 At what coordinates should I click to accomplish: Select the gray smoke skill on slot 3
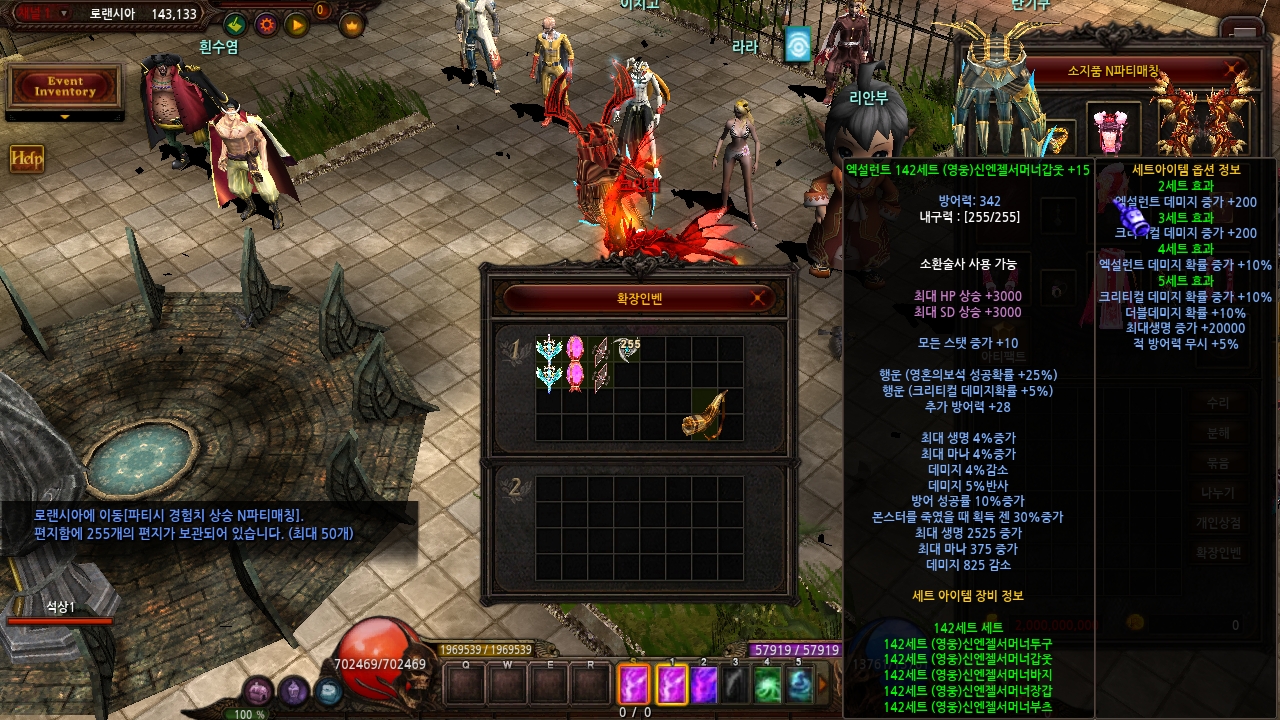[735, 685]
